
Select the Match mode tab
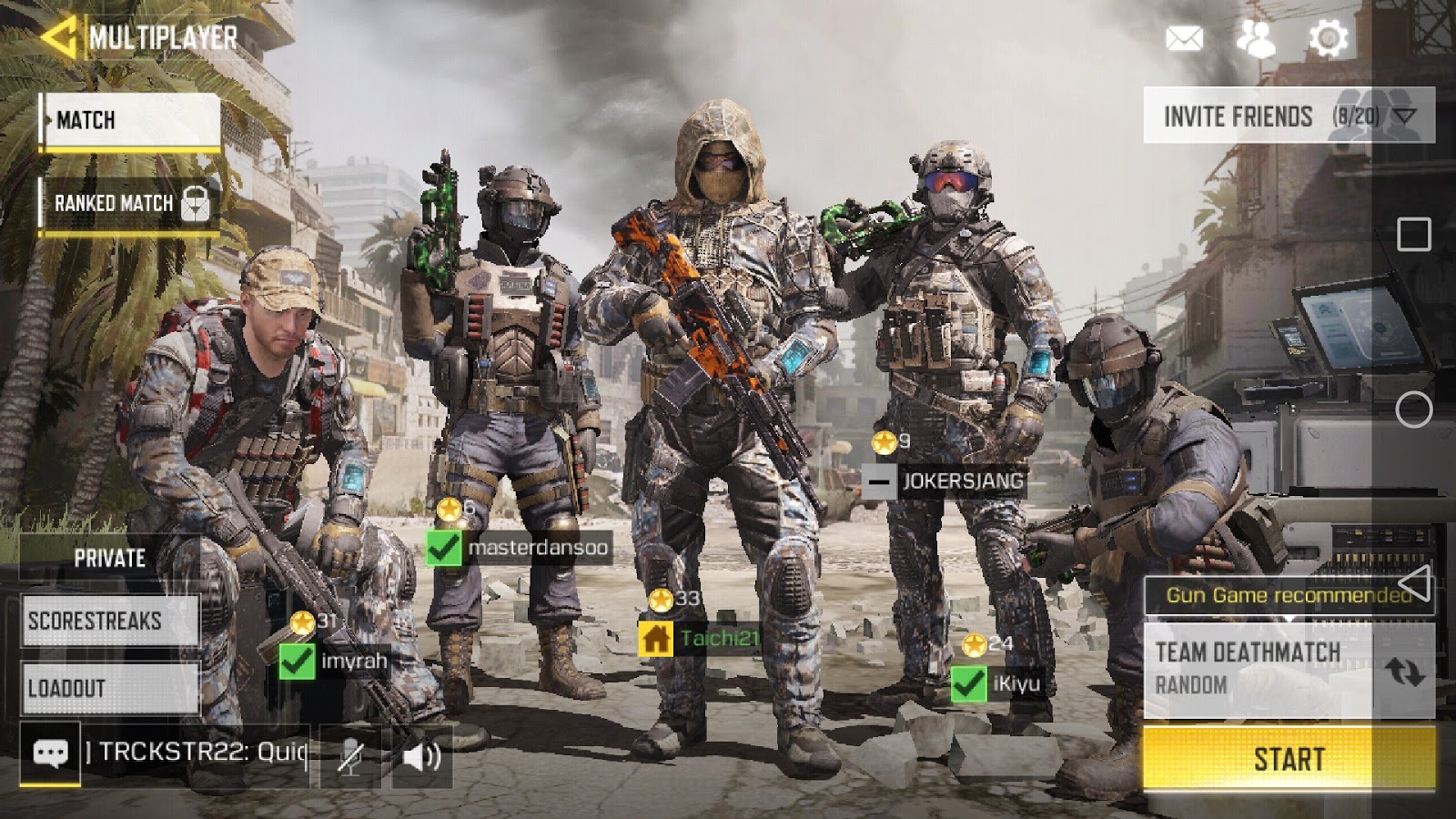[x=130, y=120]
